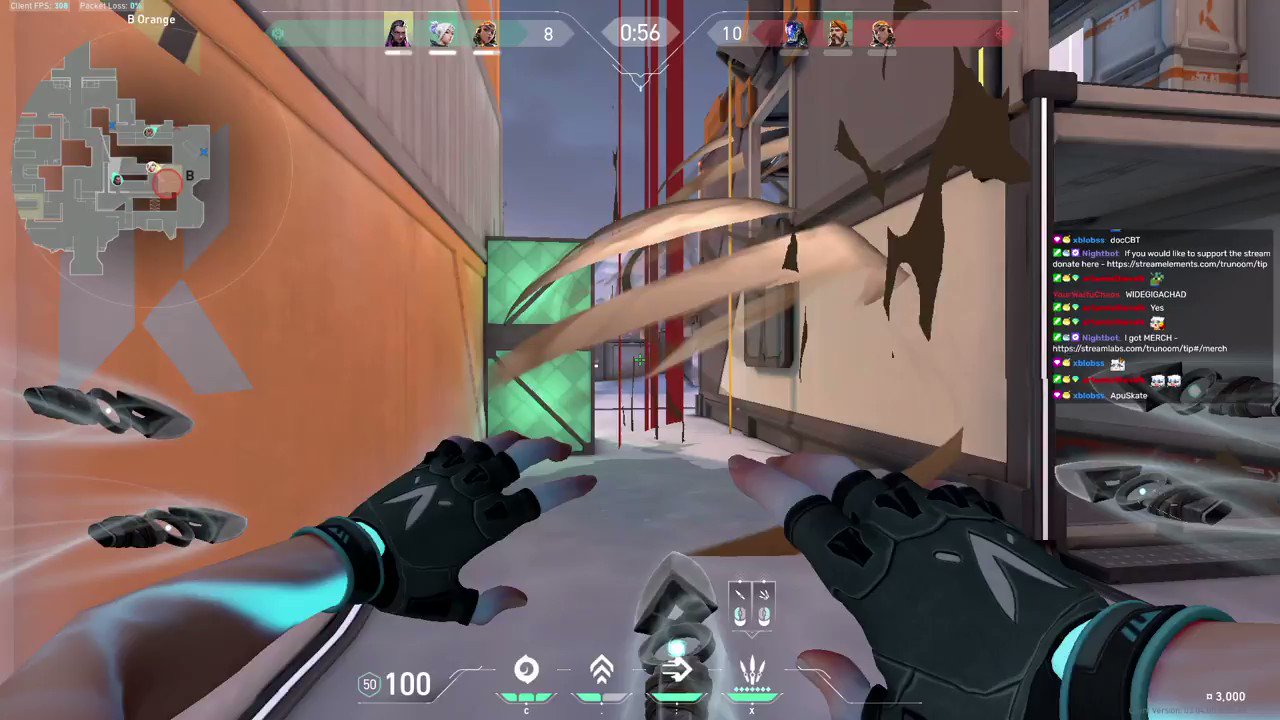Click the GIGACHAD emote in chat
The image size is (1280, 720).
[x=1154, y=294]
